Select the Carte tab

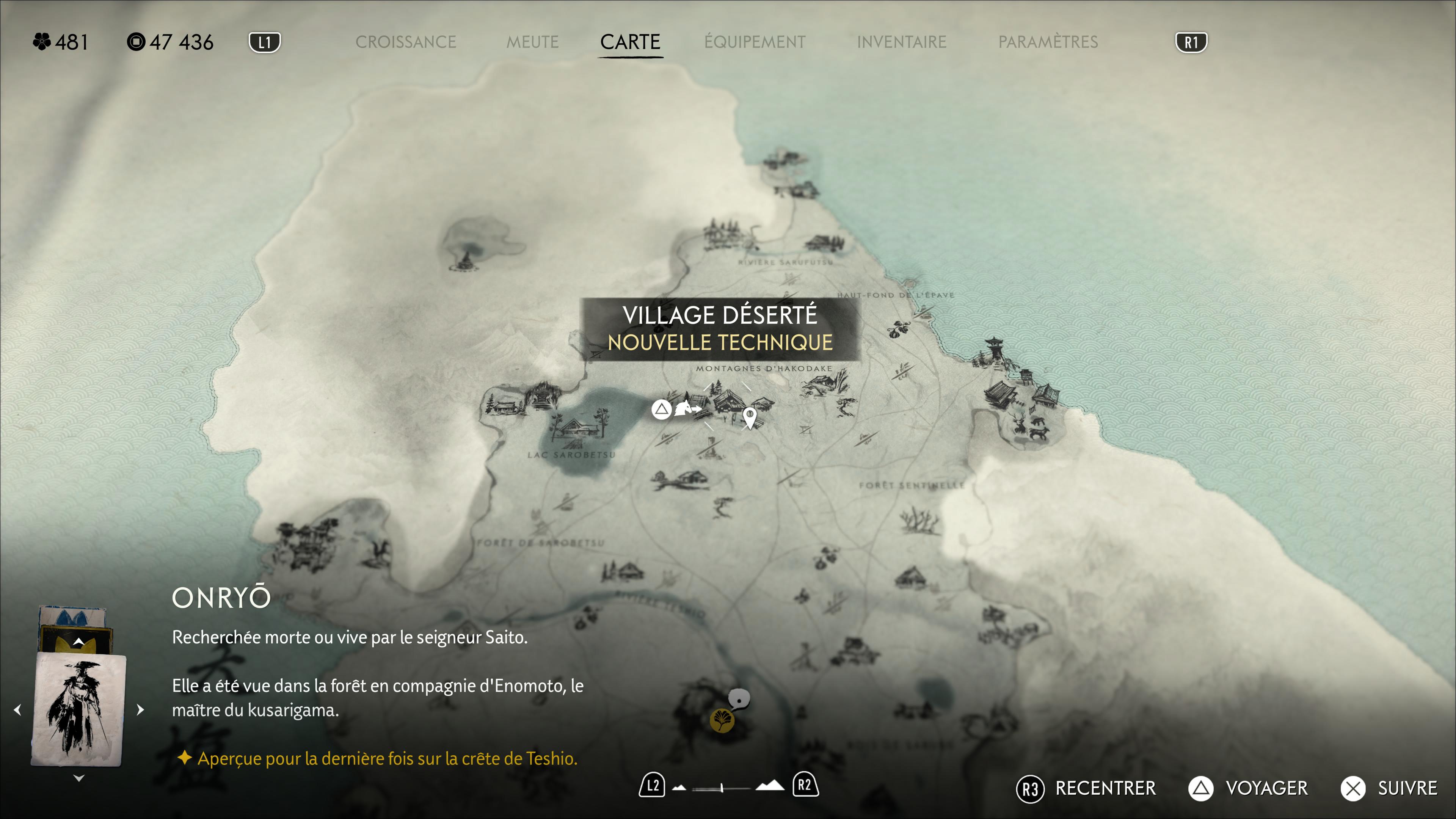[x=630, y=42]
